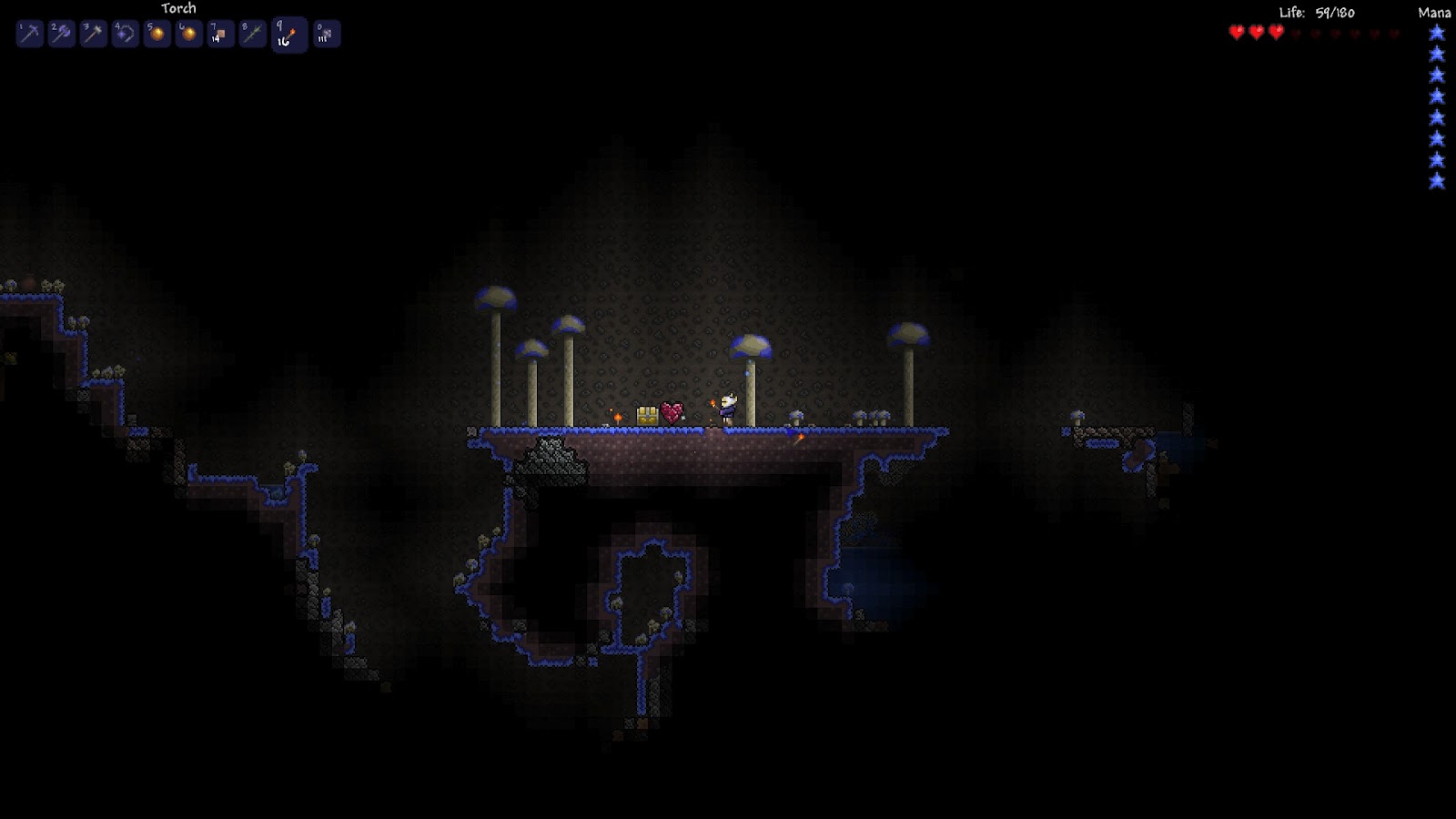Select the pickaxe in hotbar slot 1

(x=30, y=34)
